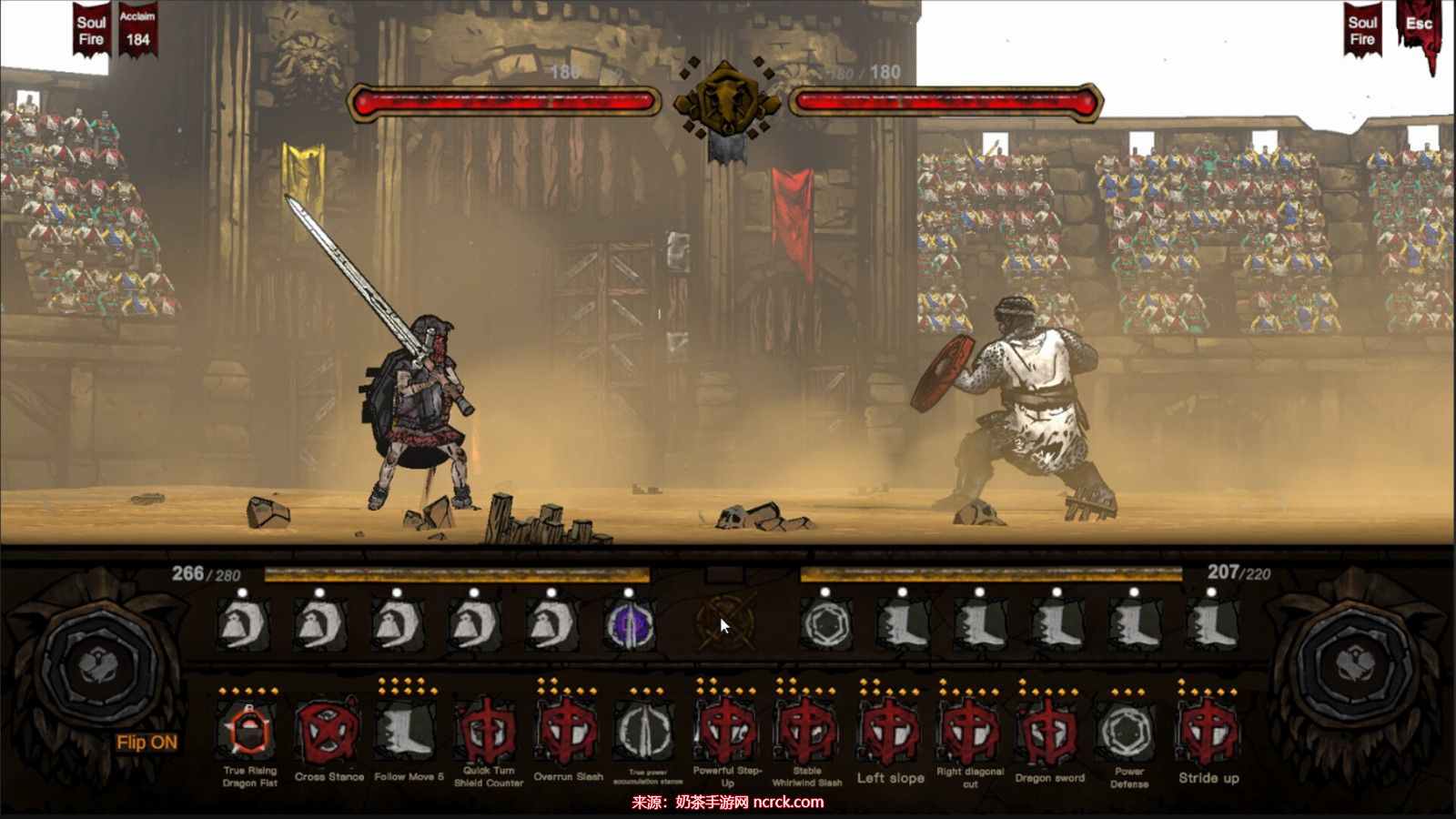
Task: Choose the Dragon sword skill
Action: [1049, 733]
